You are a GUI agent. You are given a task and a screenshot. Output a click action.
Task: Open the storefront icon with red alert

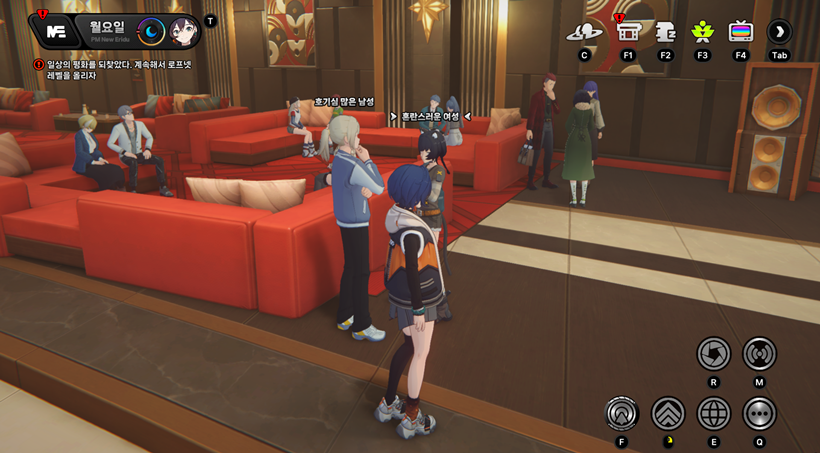point(628,32)
